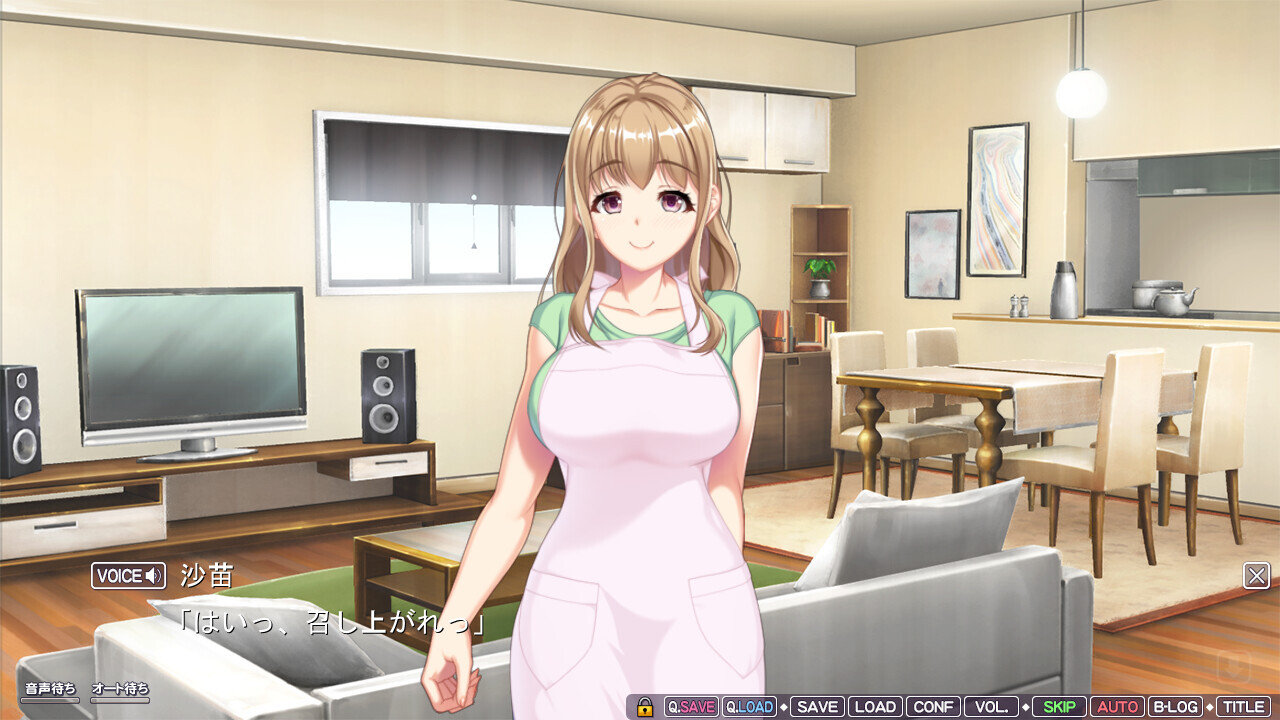Turn on AUTO play mode
The image size is (1280, 720).
(1117, 707)
